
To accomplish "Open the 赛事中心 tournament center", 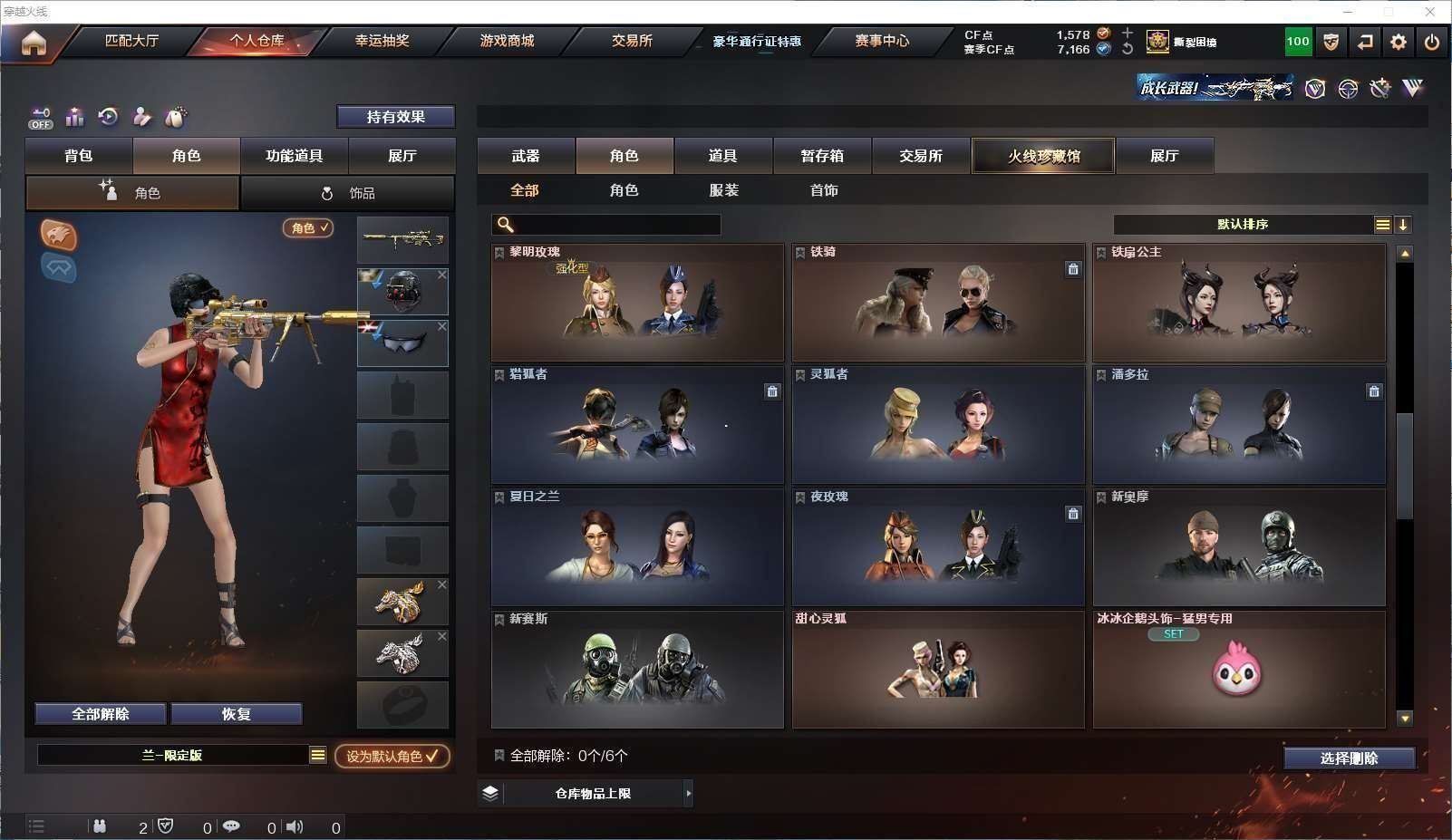I will tap(881, 41).
